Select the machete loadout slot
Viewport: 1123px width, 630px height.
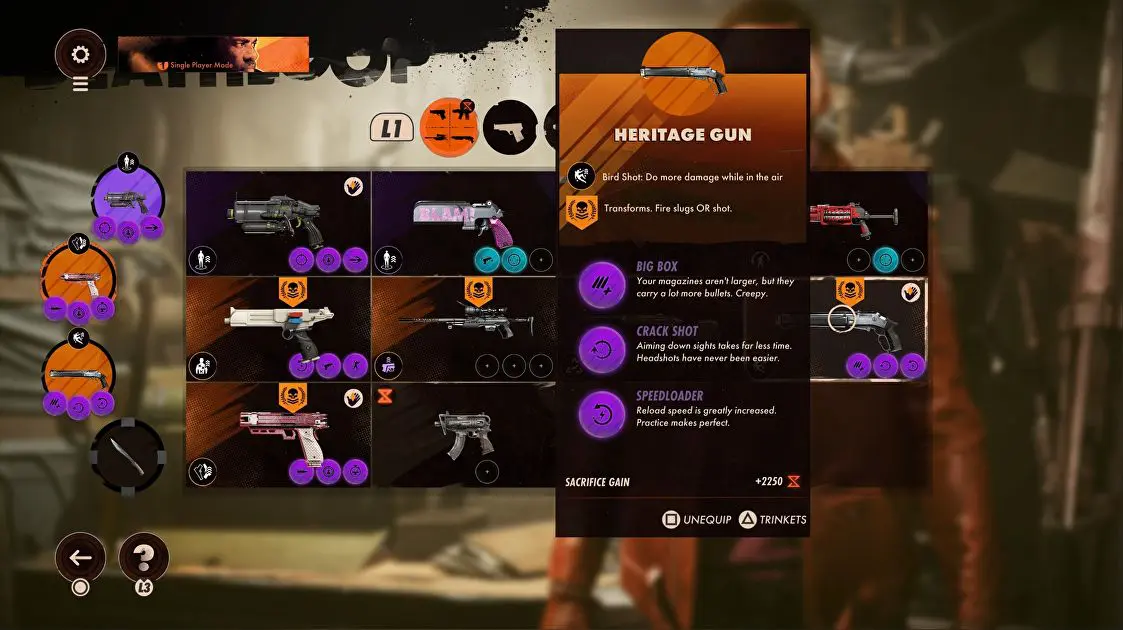pos(127,455)
